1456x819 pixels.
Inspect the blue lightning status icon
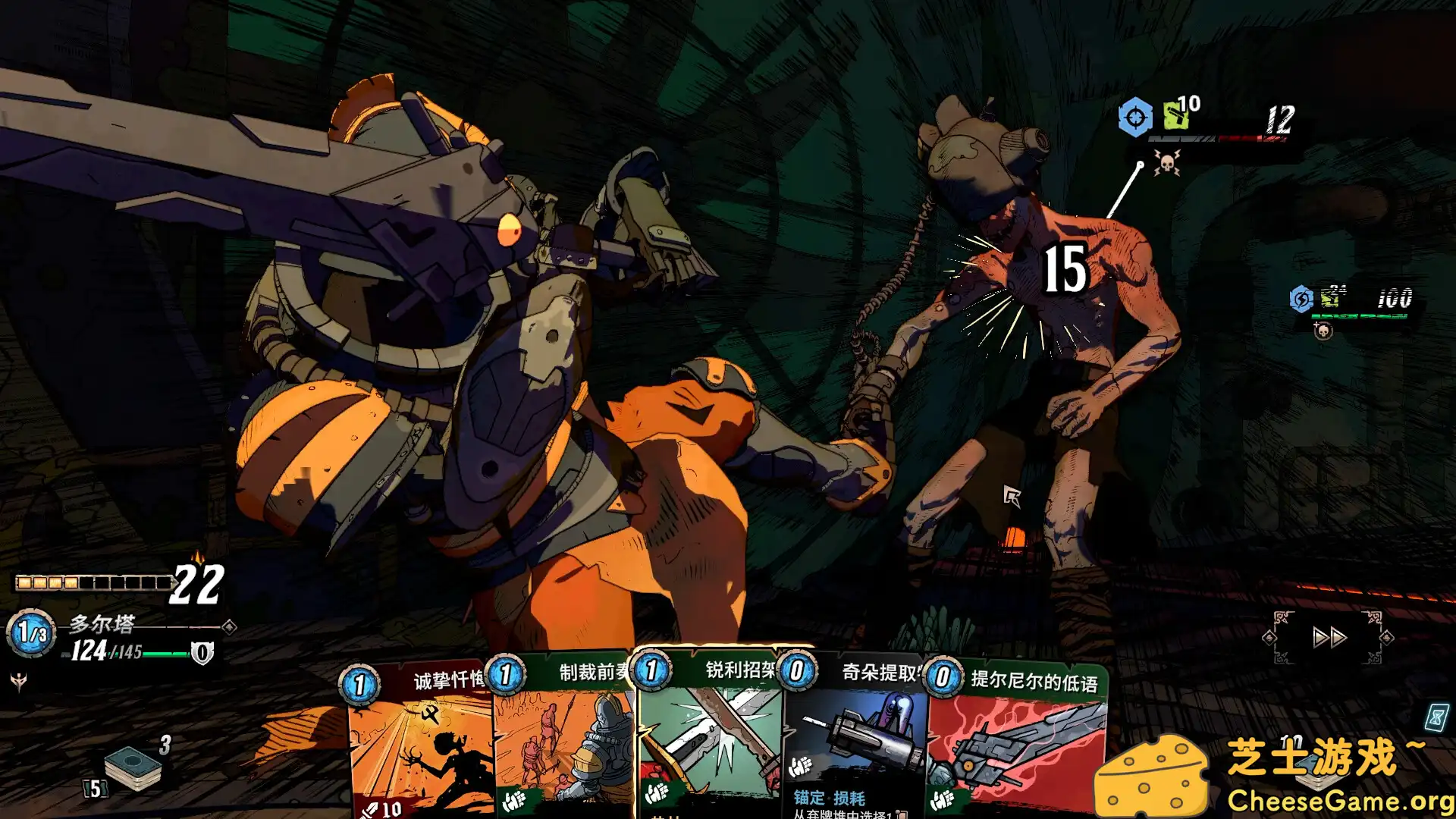pos(1301,299)
